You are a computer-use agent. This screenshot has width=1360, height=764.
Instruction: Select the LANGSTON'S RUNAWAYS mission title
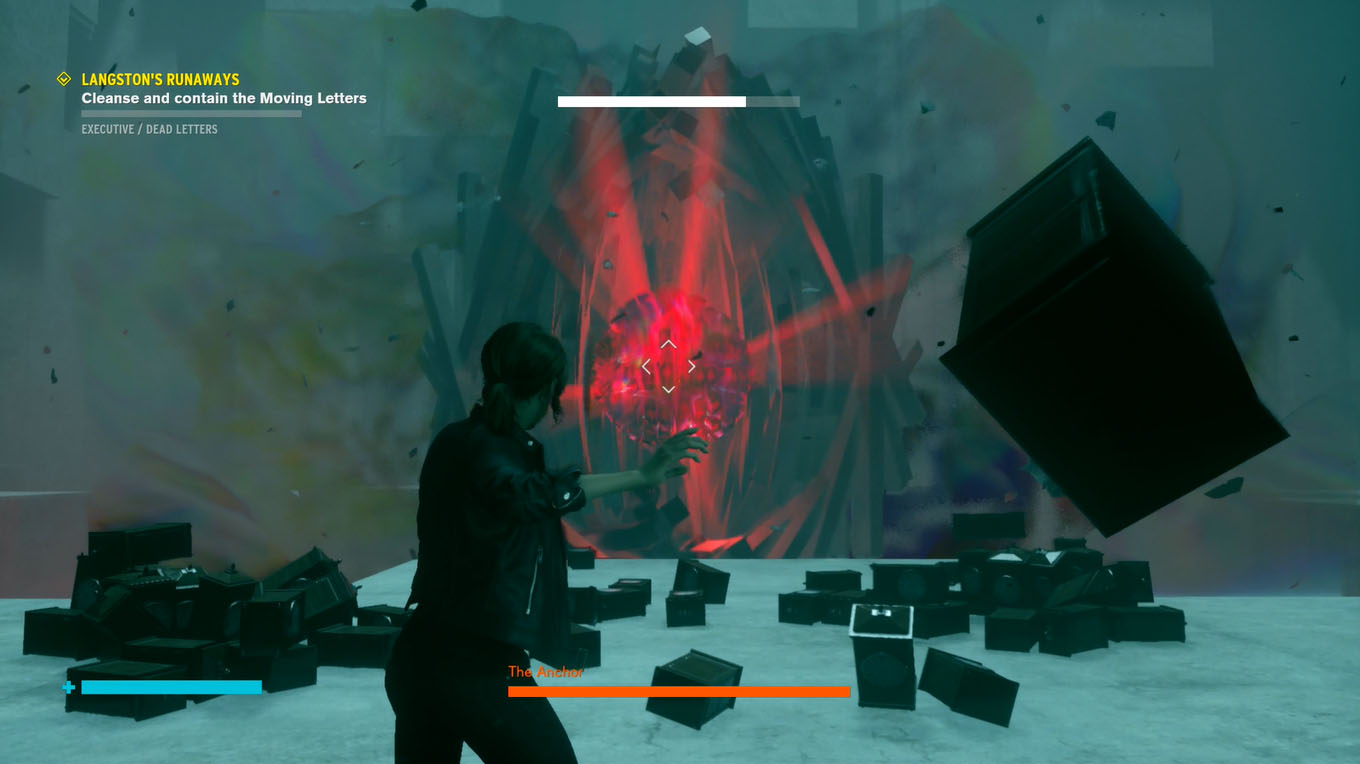coord(160,79)
